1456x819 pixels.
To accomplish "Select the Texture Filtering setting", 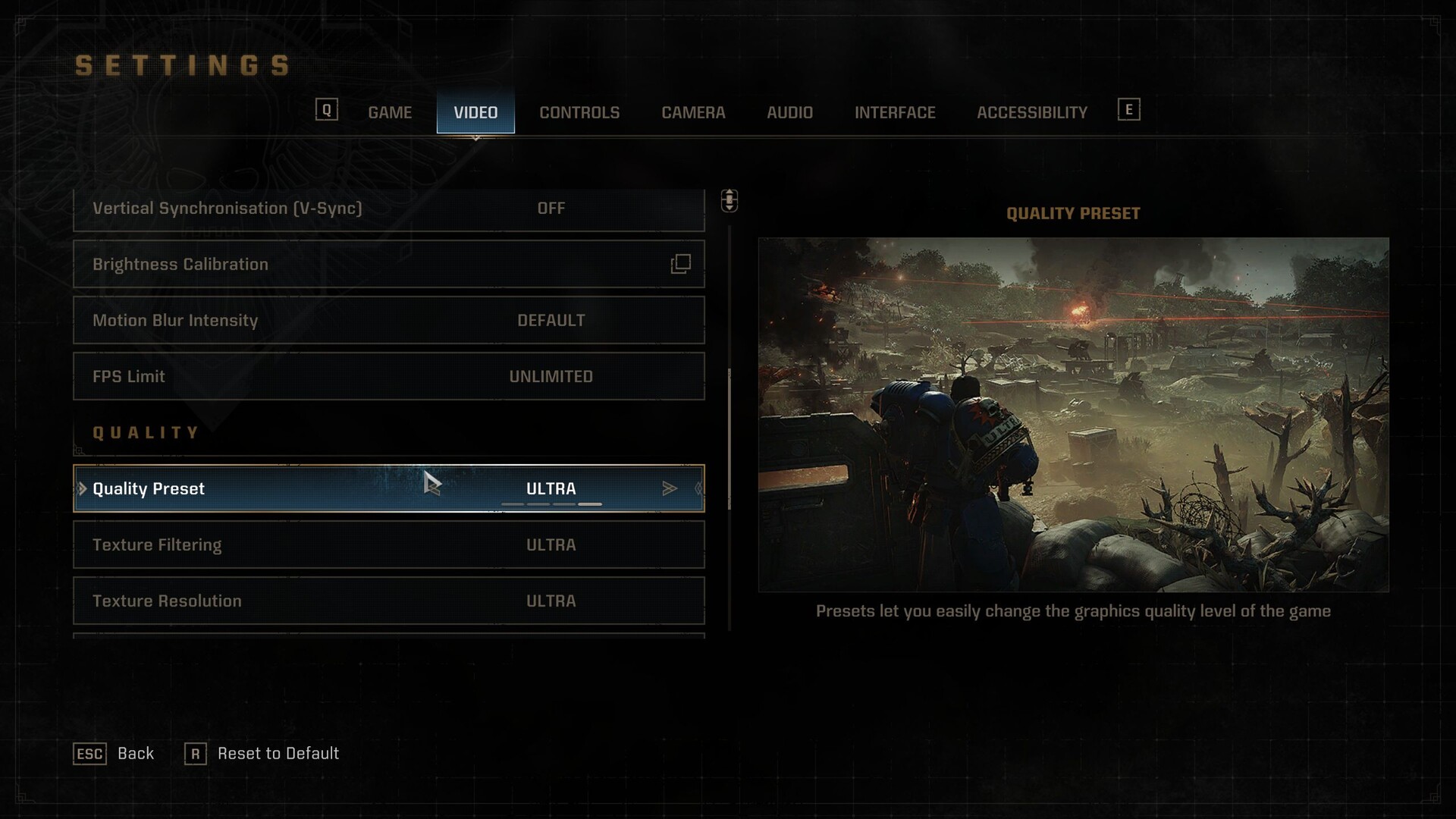I will [388, 544].
